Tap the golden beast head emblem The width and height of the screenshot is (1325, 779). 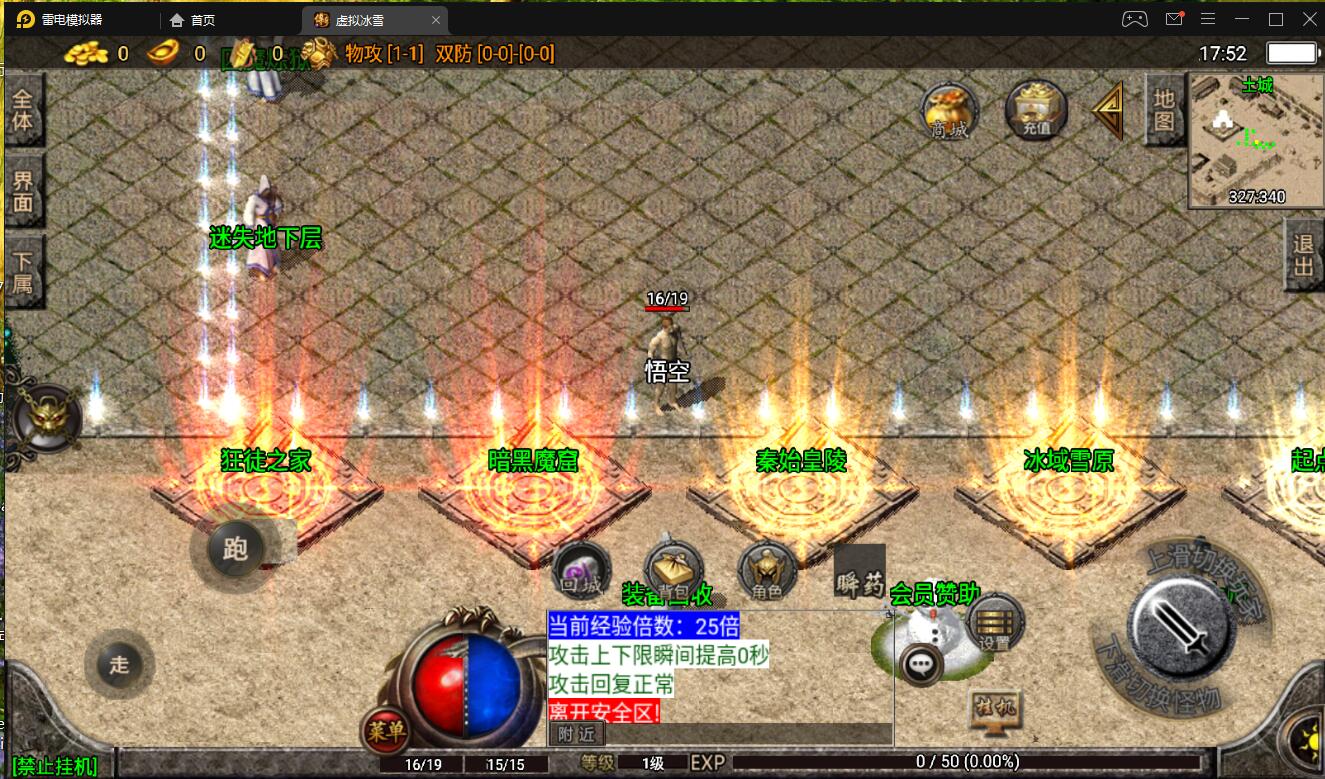47,416
